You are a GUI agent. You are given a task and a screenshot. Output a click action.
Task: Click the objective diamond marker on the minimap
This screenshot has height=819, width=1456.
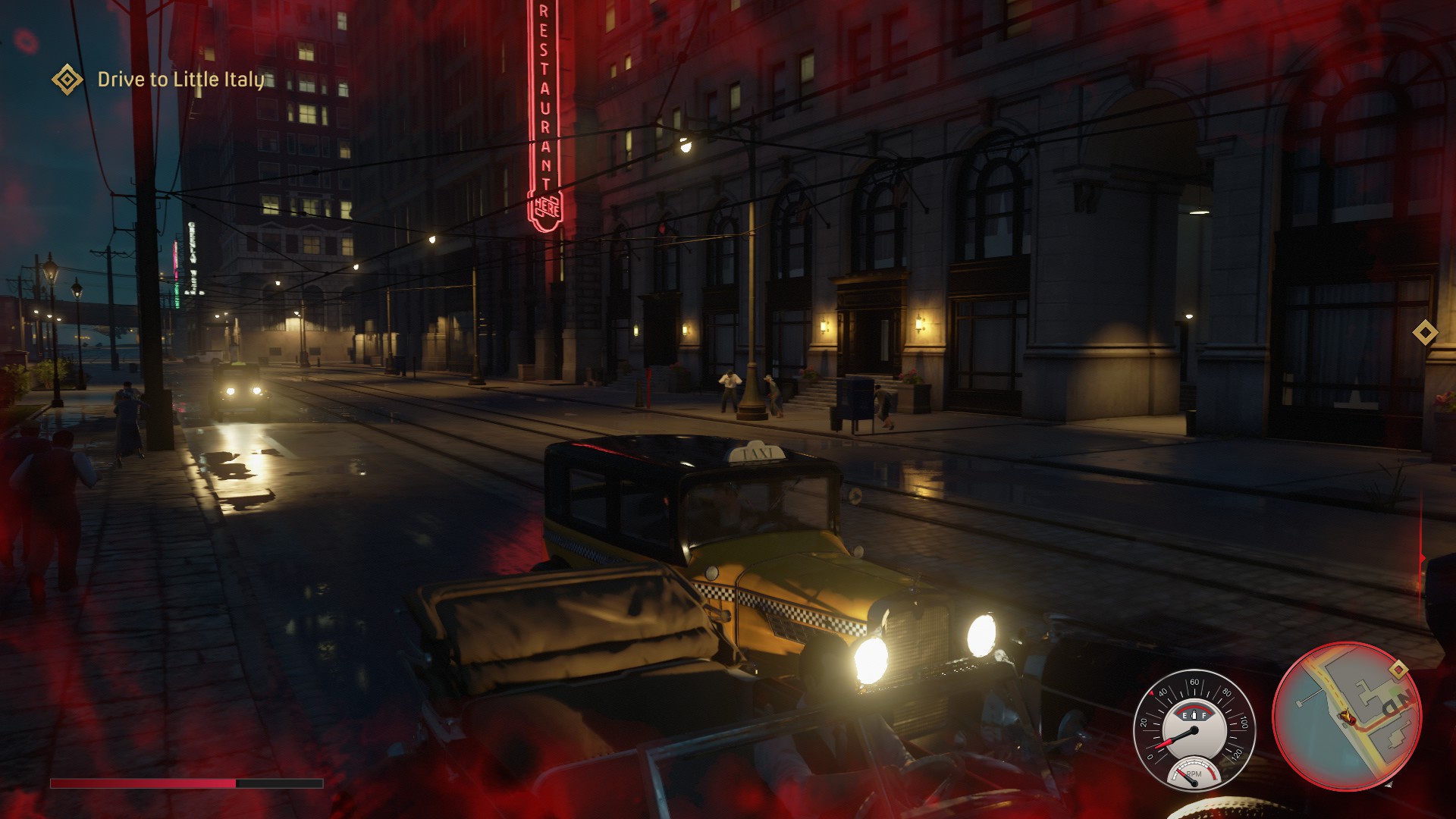pos(1398,669)
